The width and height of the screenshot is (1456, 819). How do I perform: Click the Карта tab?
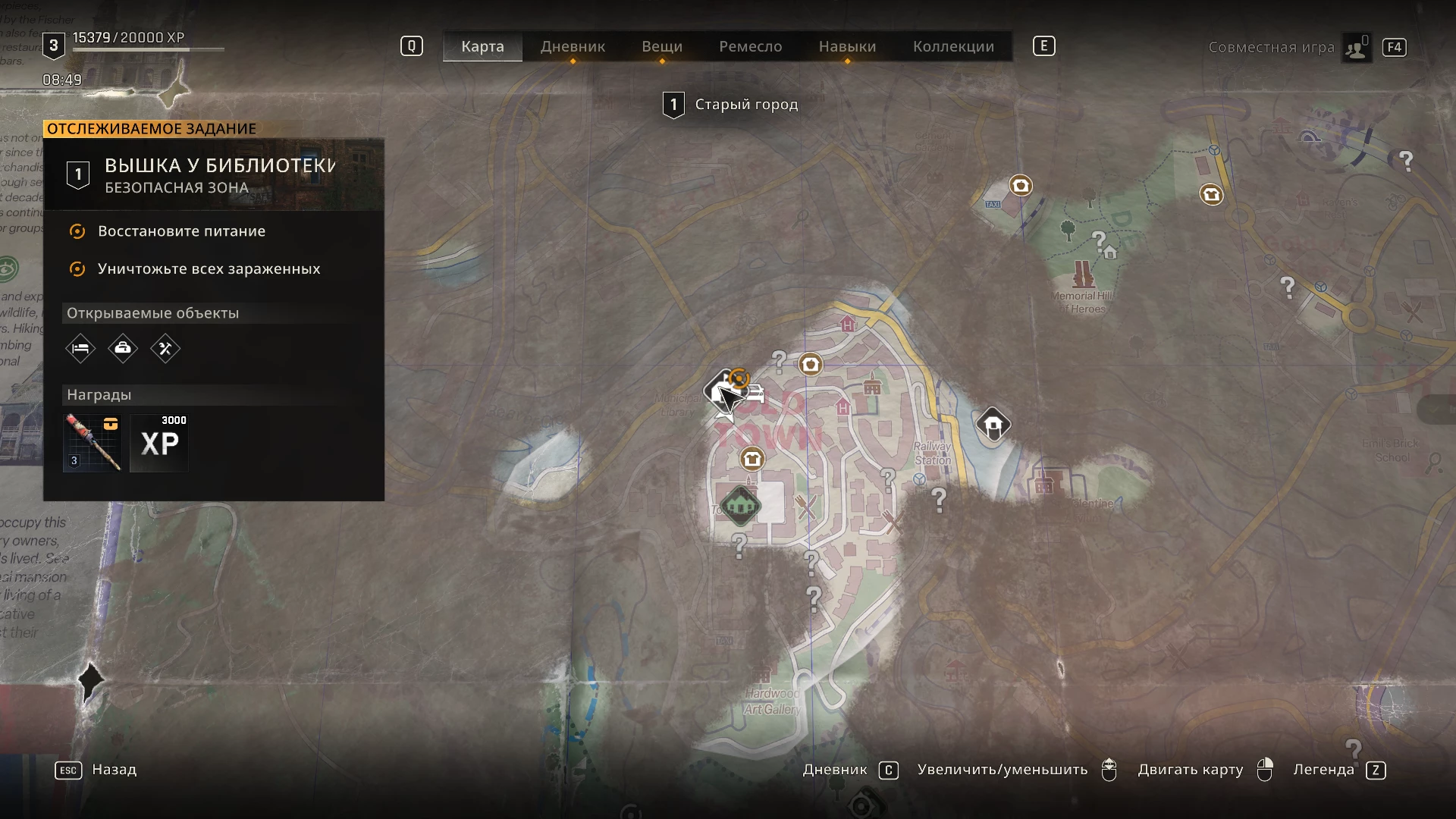click(x=482, y=46)
